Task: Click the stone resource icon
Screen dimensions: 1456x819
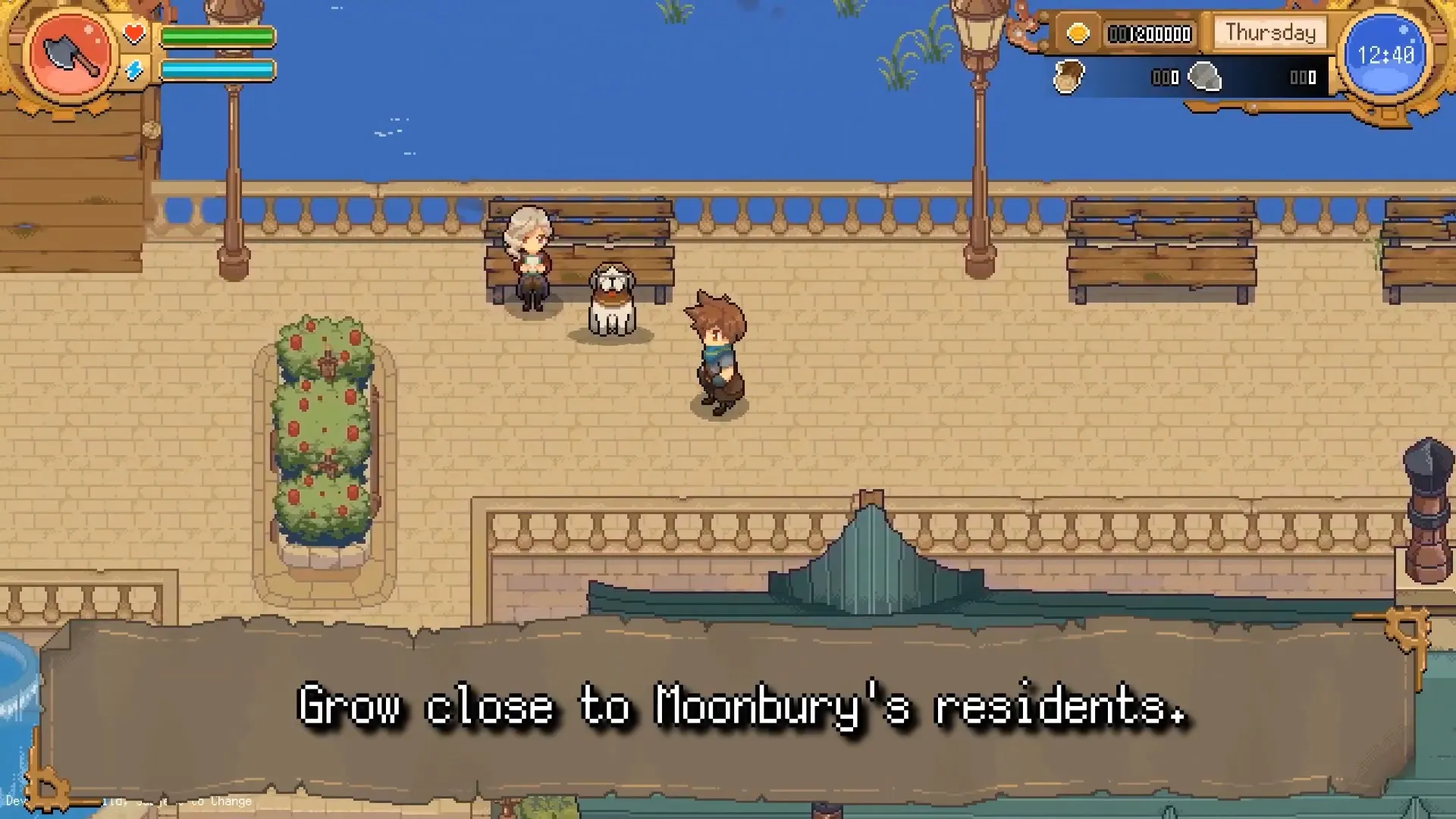Action: (1204, 77)
